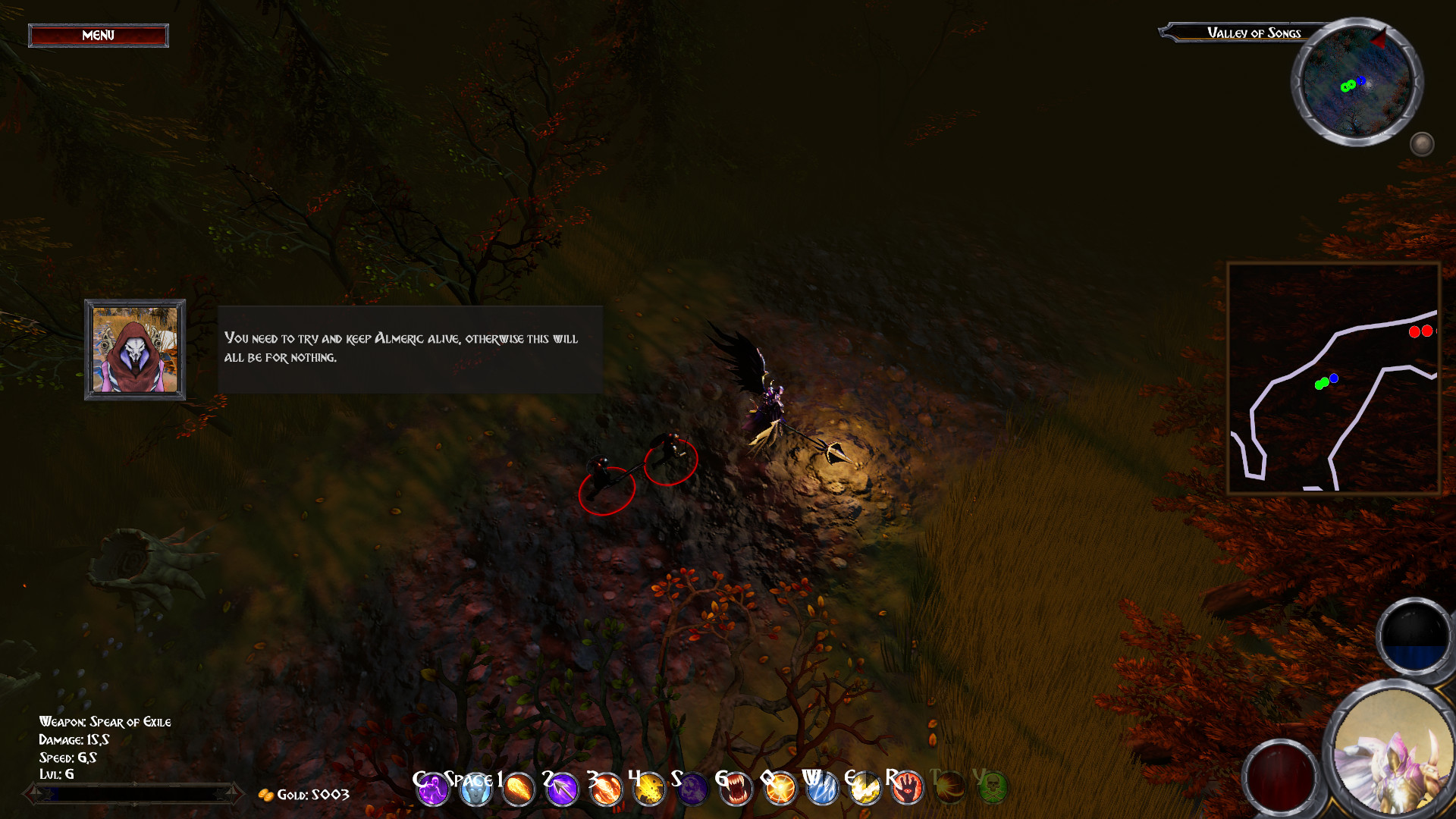Select the monstrous maw ability bound to 6

tap(736, 789)
